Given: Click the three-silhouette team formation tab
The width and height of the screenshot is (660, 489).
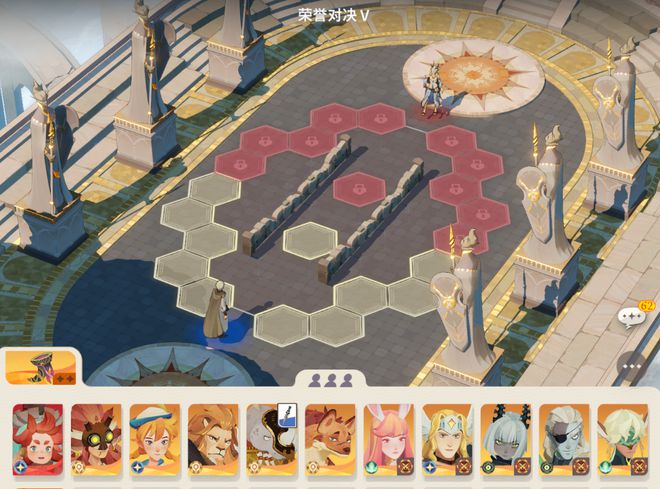Looking at the screenshot, I should [331, 380].
